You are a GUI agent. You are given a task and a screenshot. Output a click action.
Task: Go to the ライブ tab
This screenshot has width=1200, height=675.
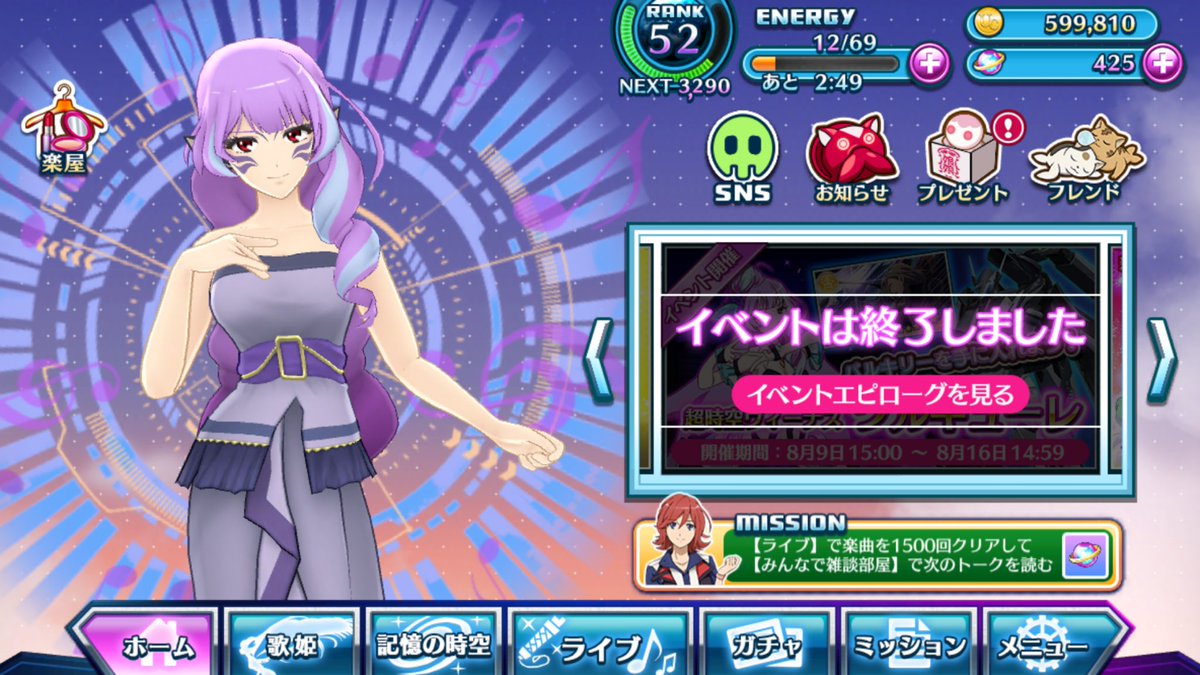(x=598, y=647)
